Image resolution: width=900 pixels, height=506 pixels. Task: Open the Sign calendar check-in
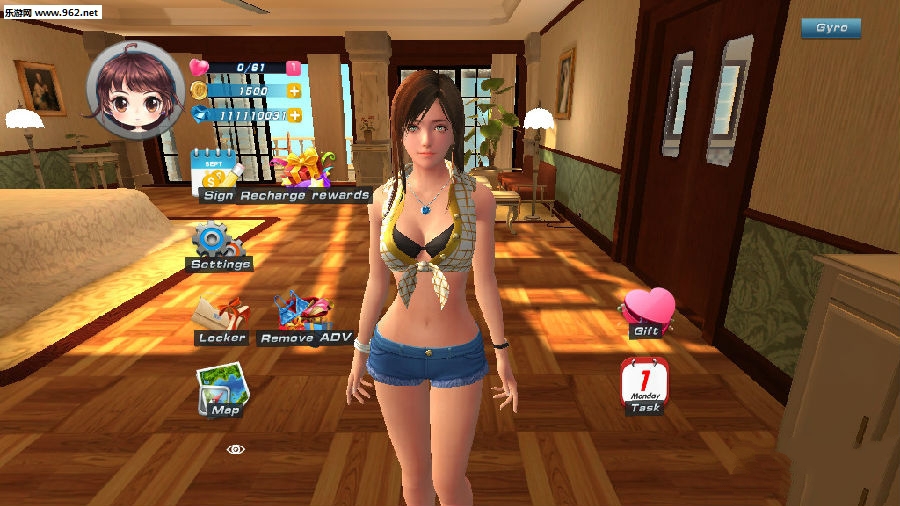click(x=215, y=172)
